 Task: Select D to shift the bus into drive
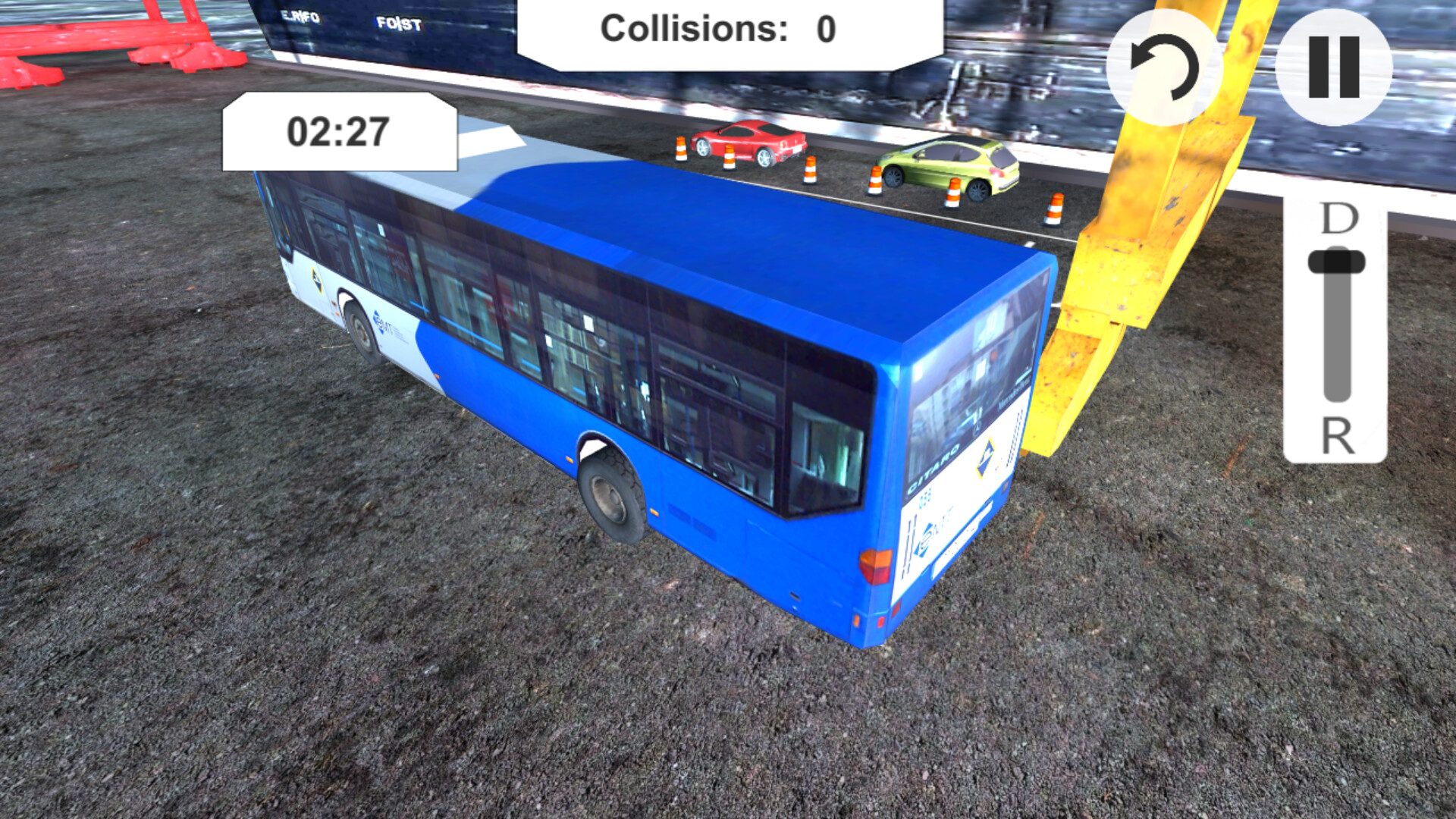[x=1339, y=220]
